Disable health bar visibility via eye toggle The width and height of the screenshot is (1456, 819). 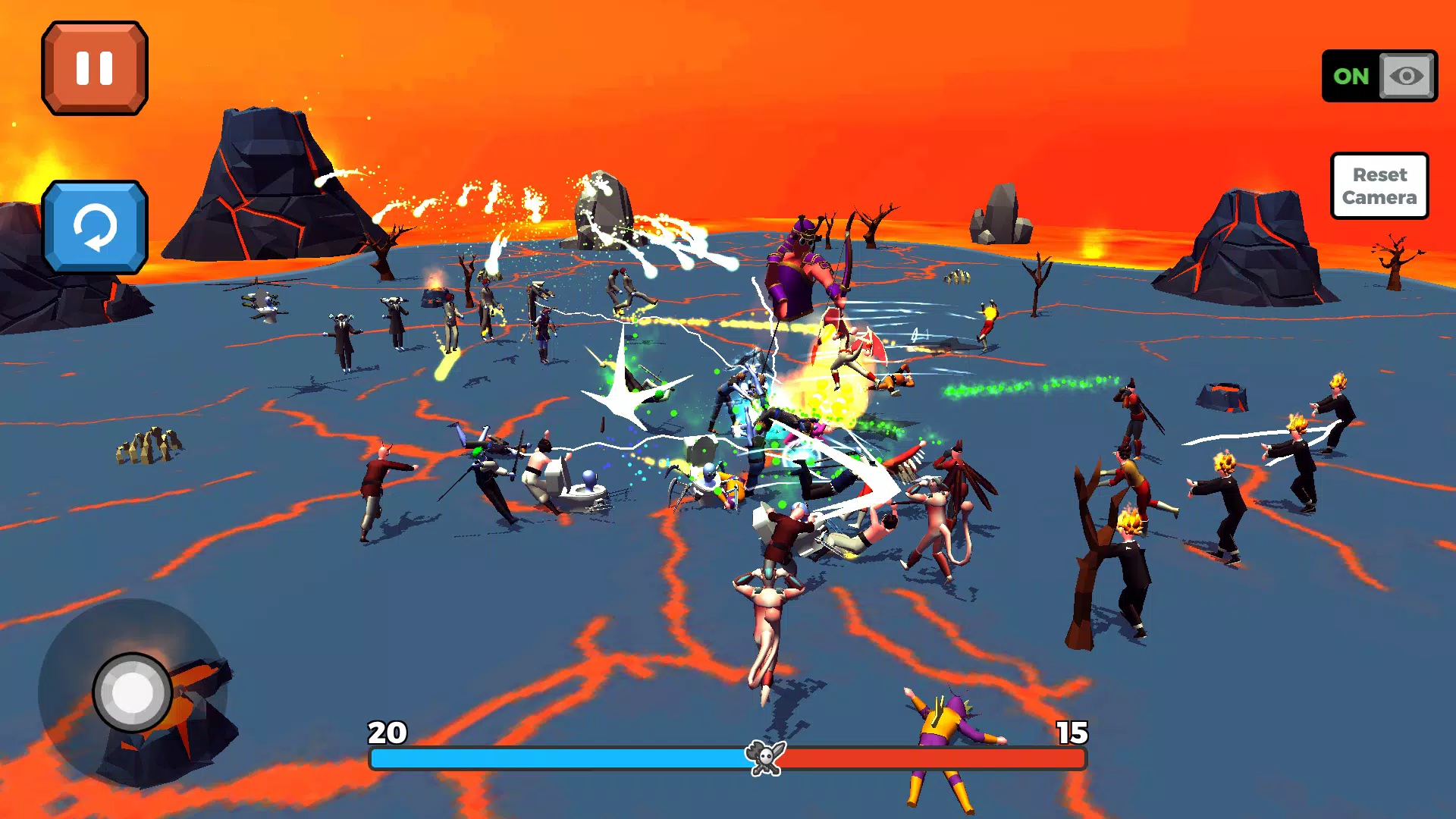click(1407, 76)
